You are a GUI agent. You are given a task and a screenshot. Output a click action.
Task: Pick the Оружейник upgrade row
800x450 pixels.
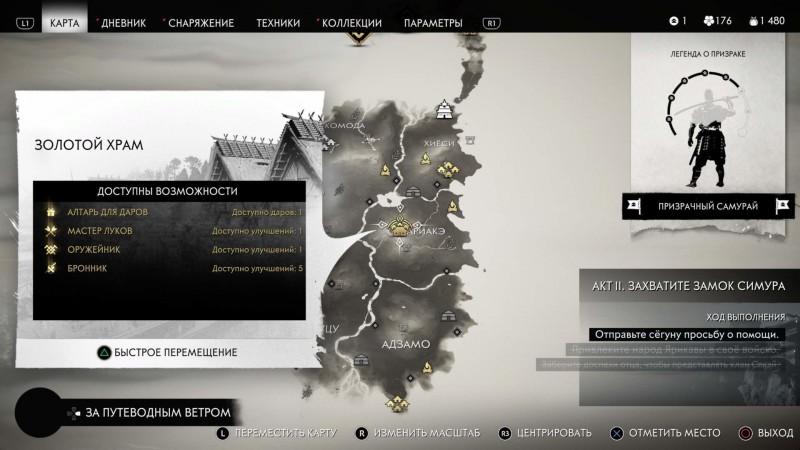[170, 249]
